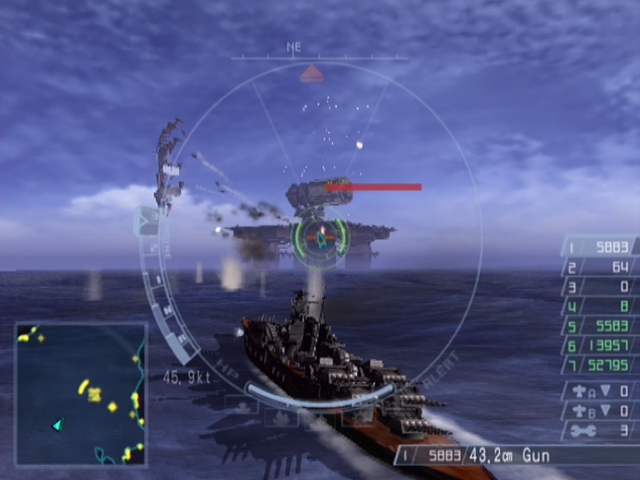Use the wrench repair slot

(x=600, y=430)
